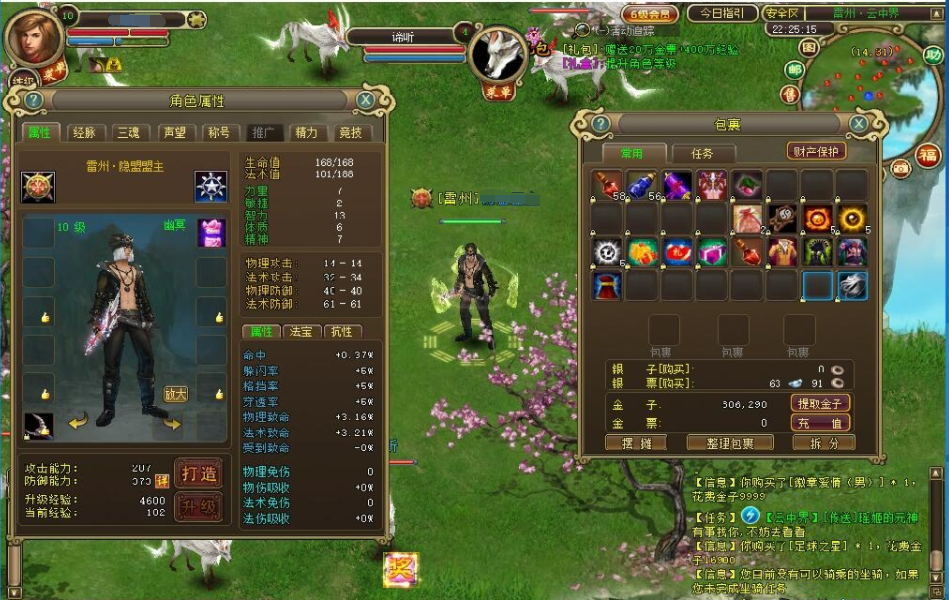
Task: Click the 升级 level-up button
Action: (197, 507)
